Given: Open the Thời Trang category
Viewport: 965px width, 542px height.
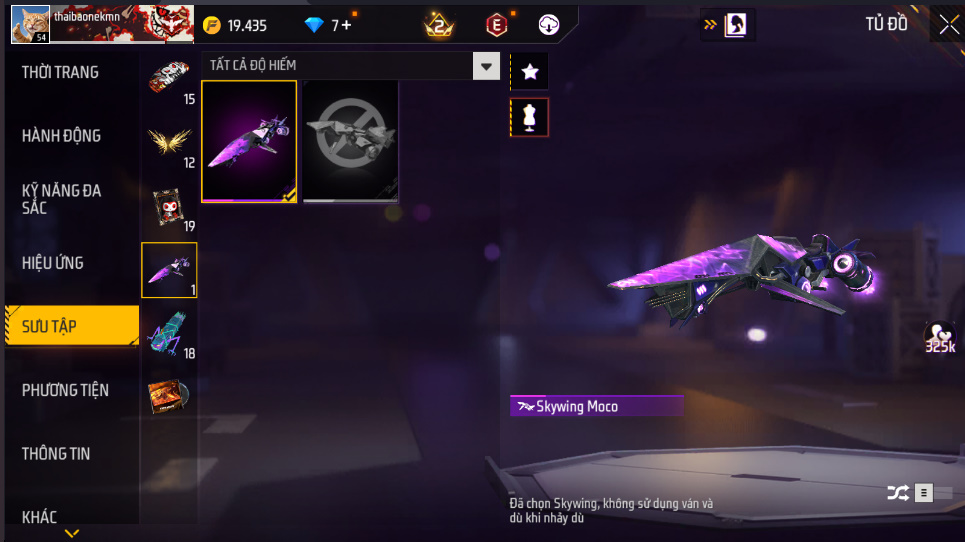Looking at the screenshot, I should click(61, 72).
